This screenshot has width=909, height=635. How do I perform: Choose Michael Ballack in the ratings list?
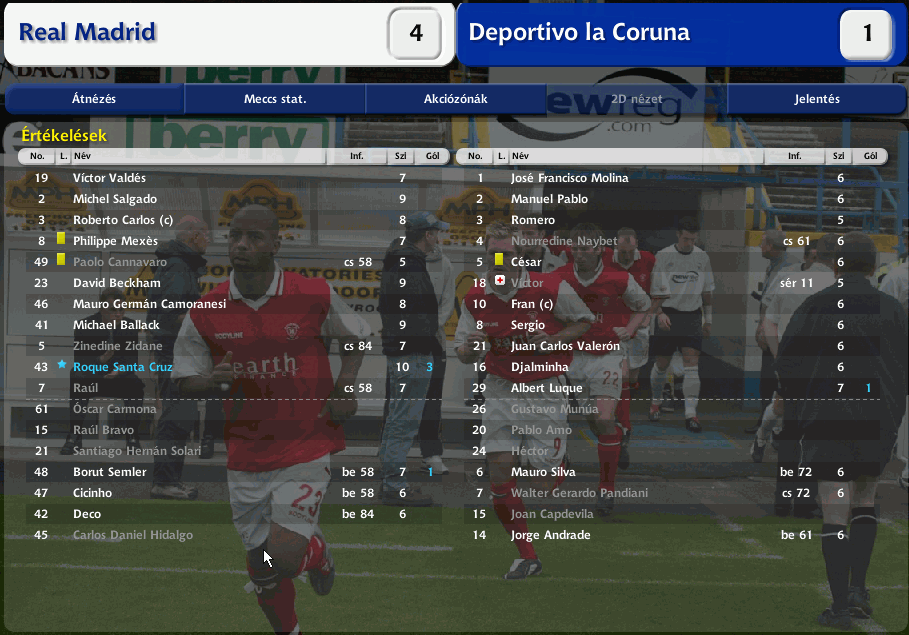116,325
